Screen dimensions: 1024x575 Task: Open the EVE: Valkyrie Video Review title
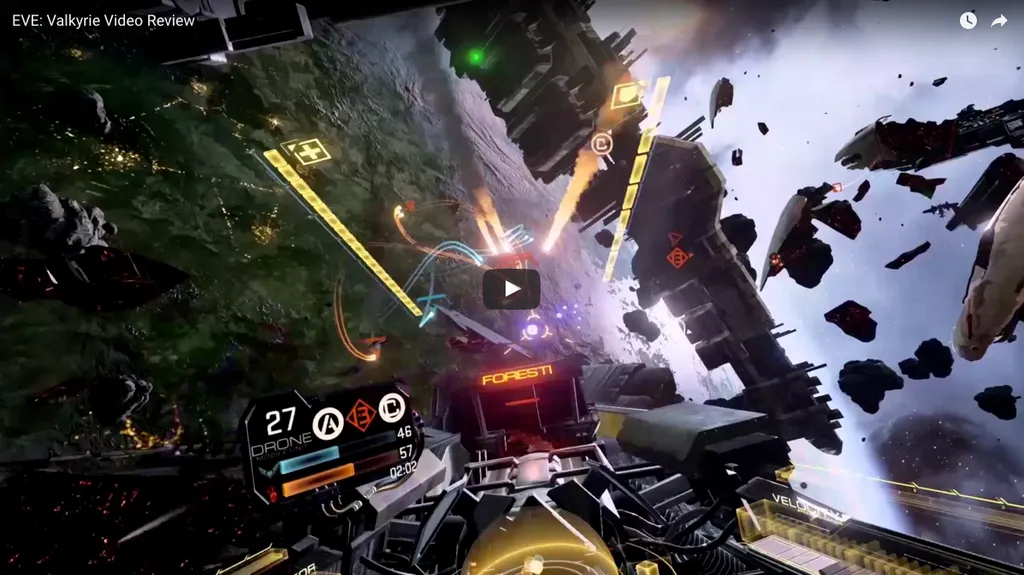pyautogui.click(x=103, y=21)
